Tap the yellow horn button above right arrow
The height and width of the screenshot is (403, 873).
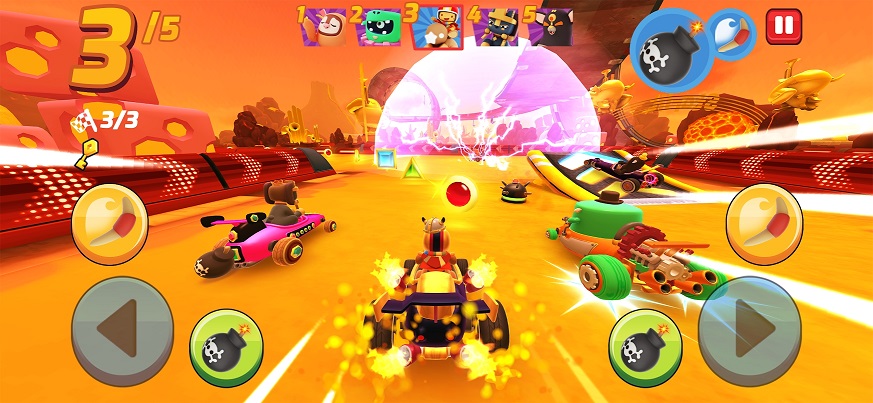point(764,224)
